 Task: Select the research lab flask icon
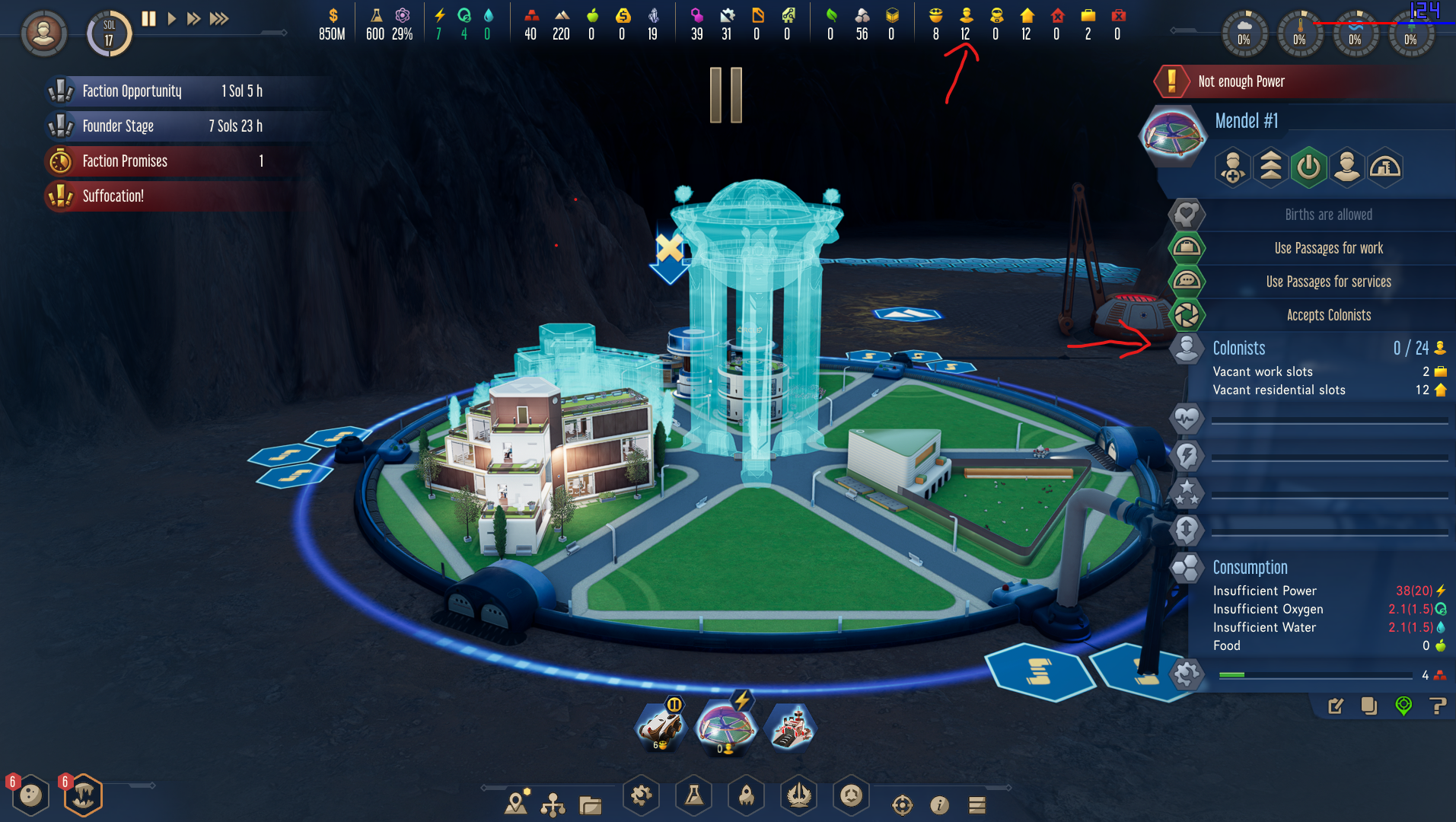tap(693, 796)
